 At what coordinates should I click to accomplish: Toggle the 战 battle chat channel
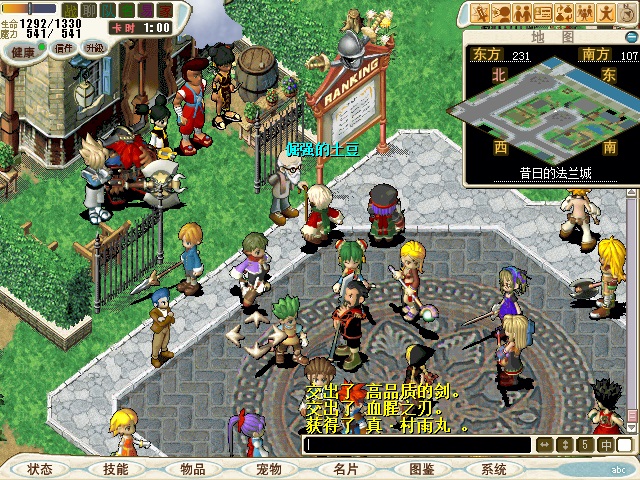[69, 9]
